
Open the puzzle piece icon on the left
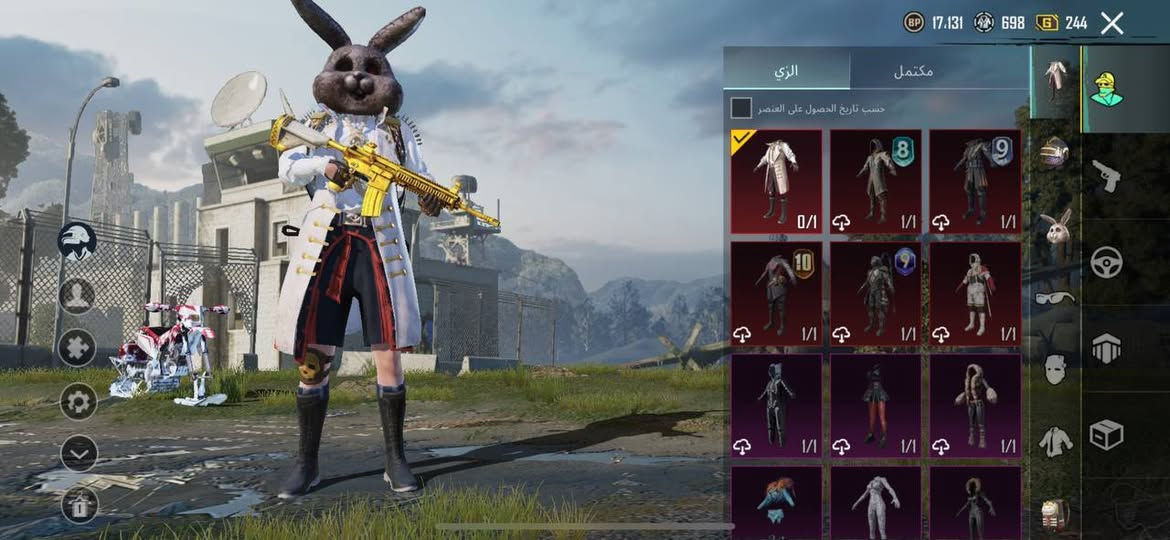(x=78, y=347)
